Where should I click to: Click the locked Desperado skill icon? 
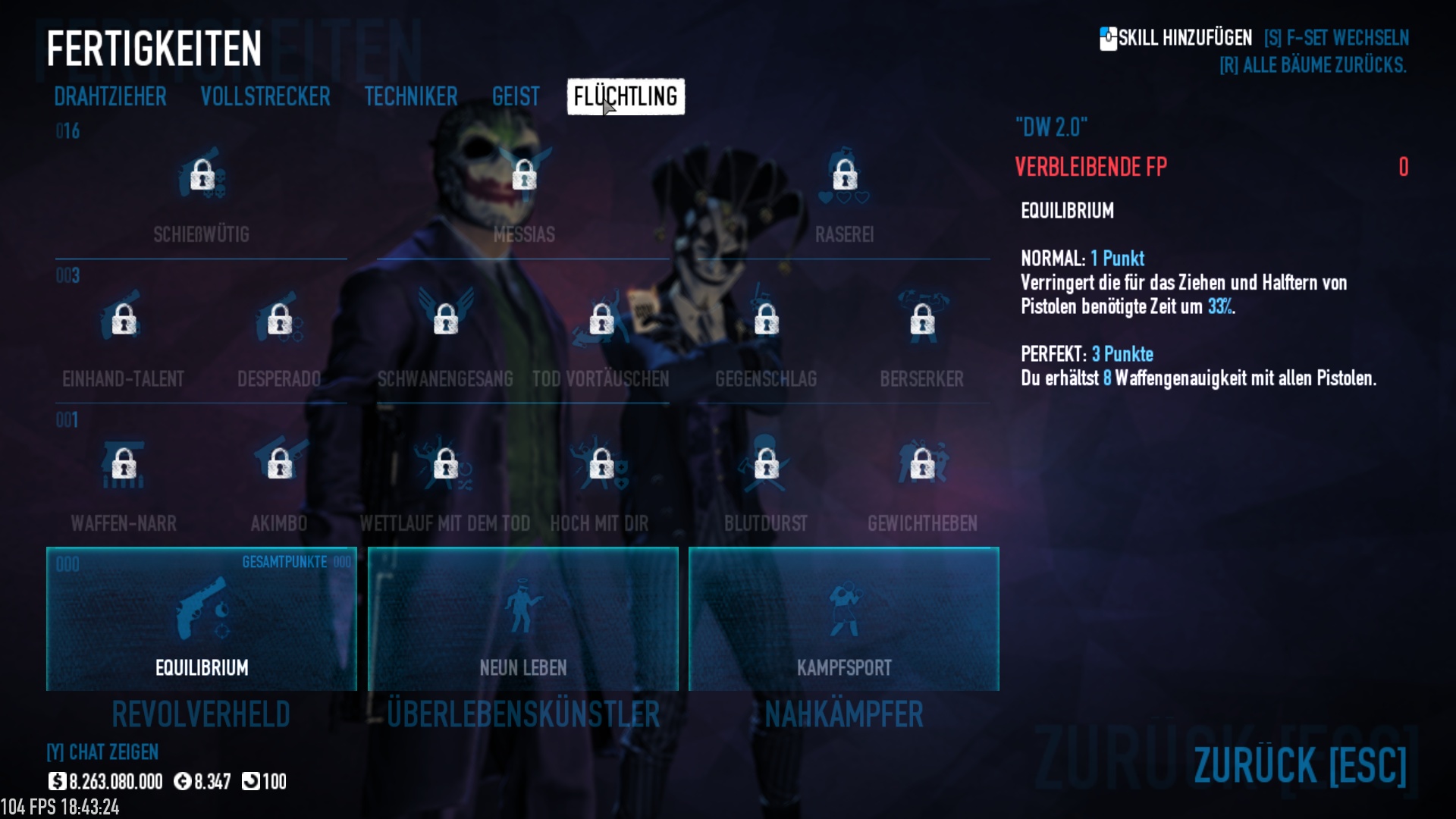click(280, 320)
